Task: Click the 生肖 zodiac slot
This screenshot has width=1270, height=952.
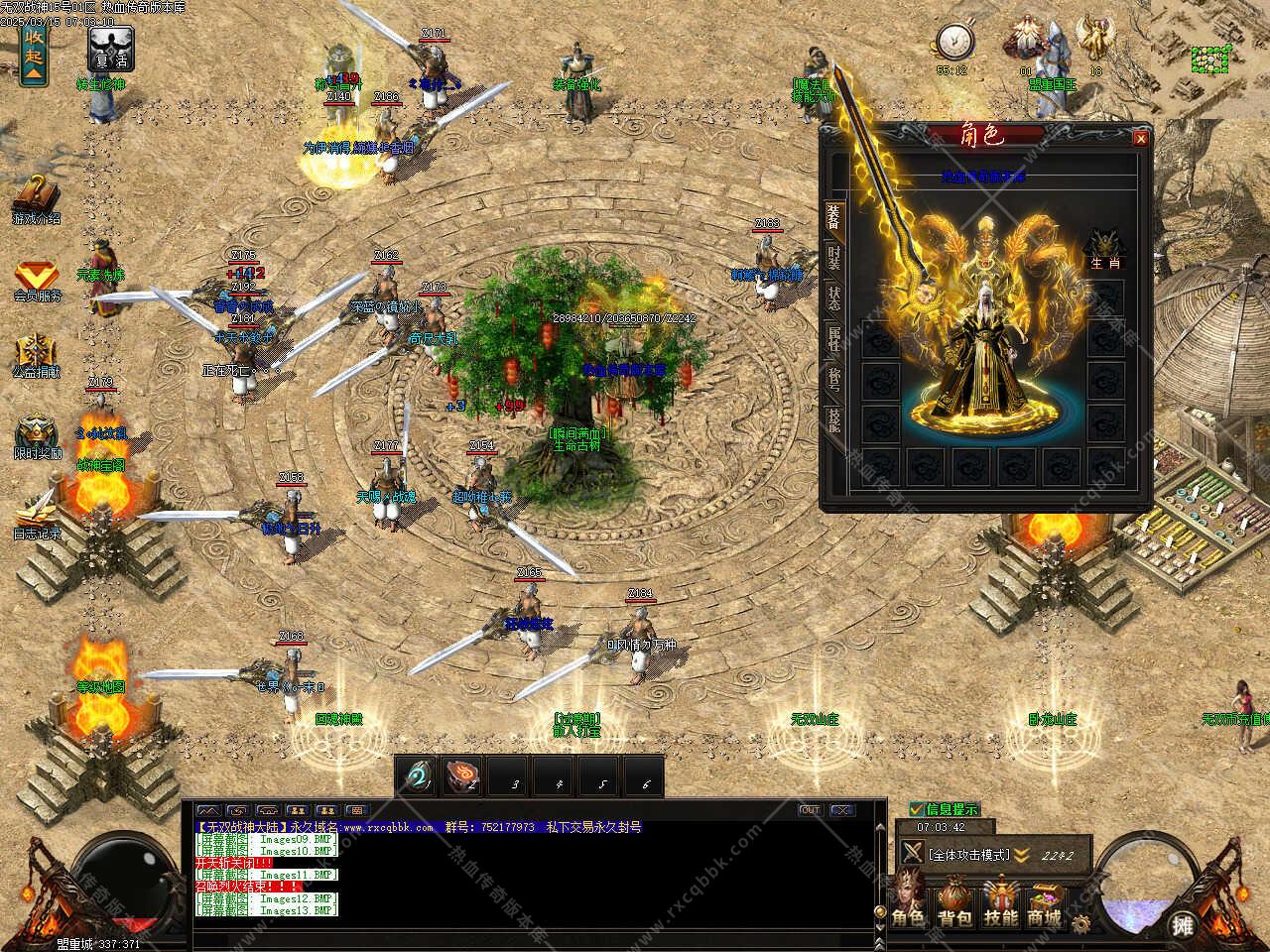Action: (1103, 248)
